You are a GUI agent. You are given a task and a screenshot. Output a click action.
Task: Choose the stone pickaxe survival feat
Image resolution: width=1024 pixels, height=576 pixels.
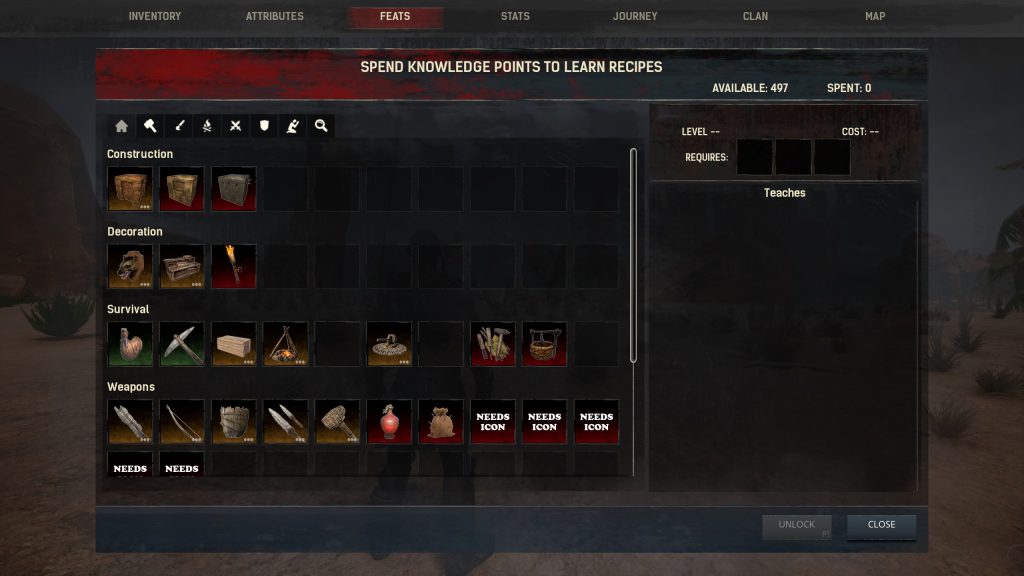point(182,344)
